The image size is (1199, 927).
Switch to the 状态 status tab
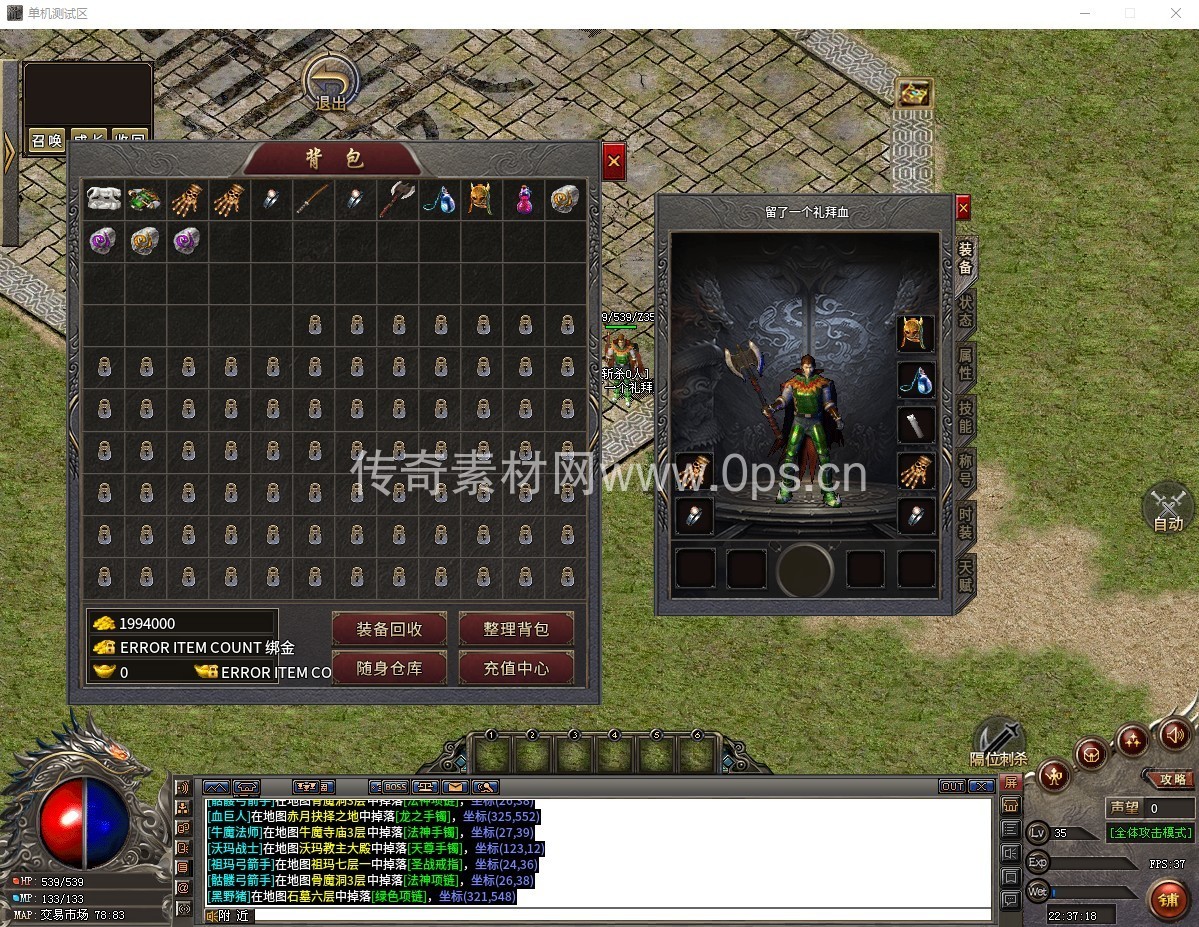click(965, 311)
